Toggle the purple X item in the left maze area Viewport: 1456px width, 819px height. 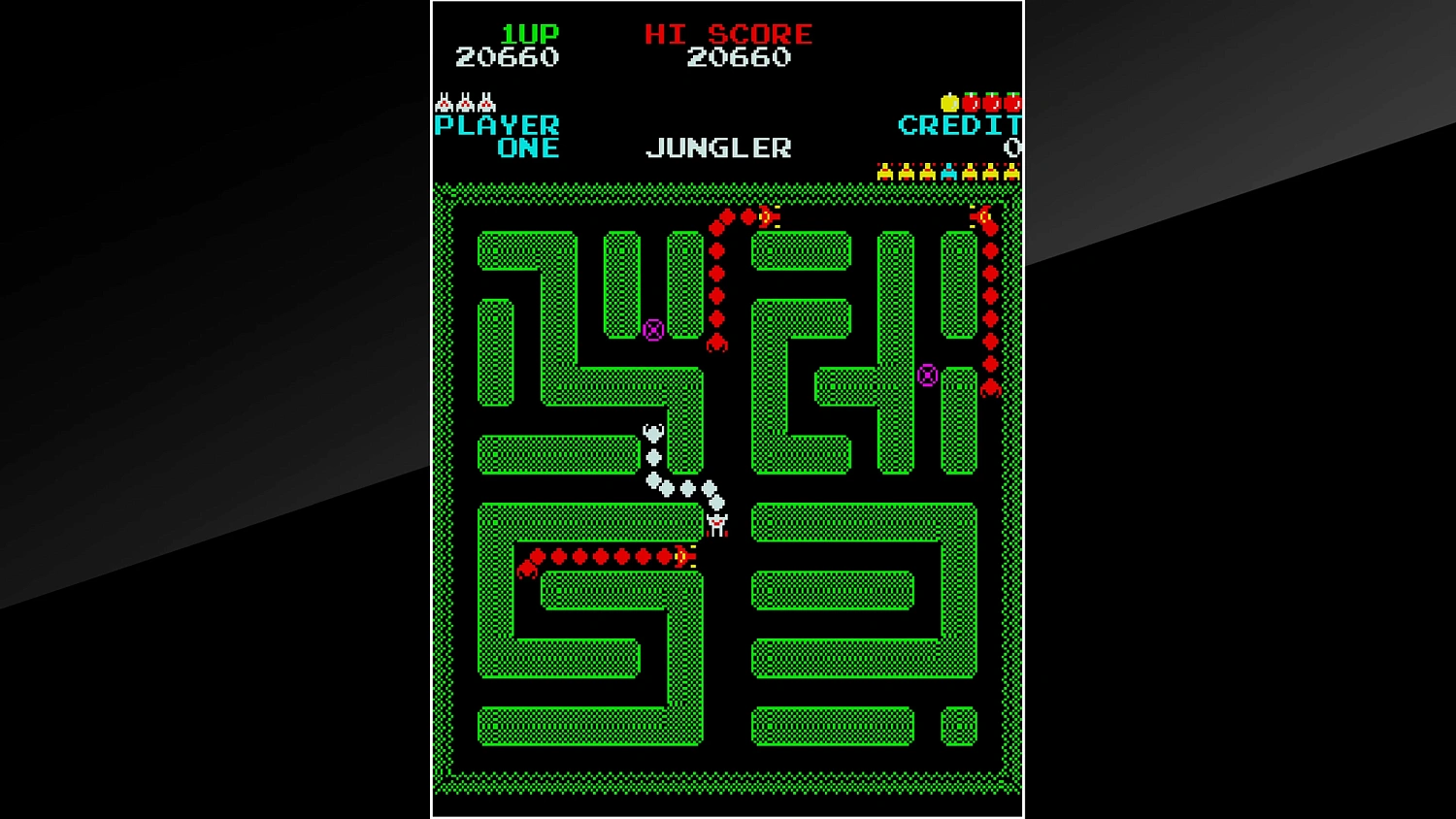pyautogui.click(x=651, y=331)
